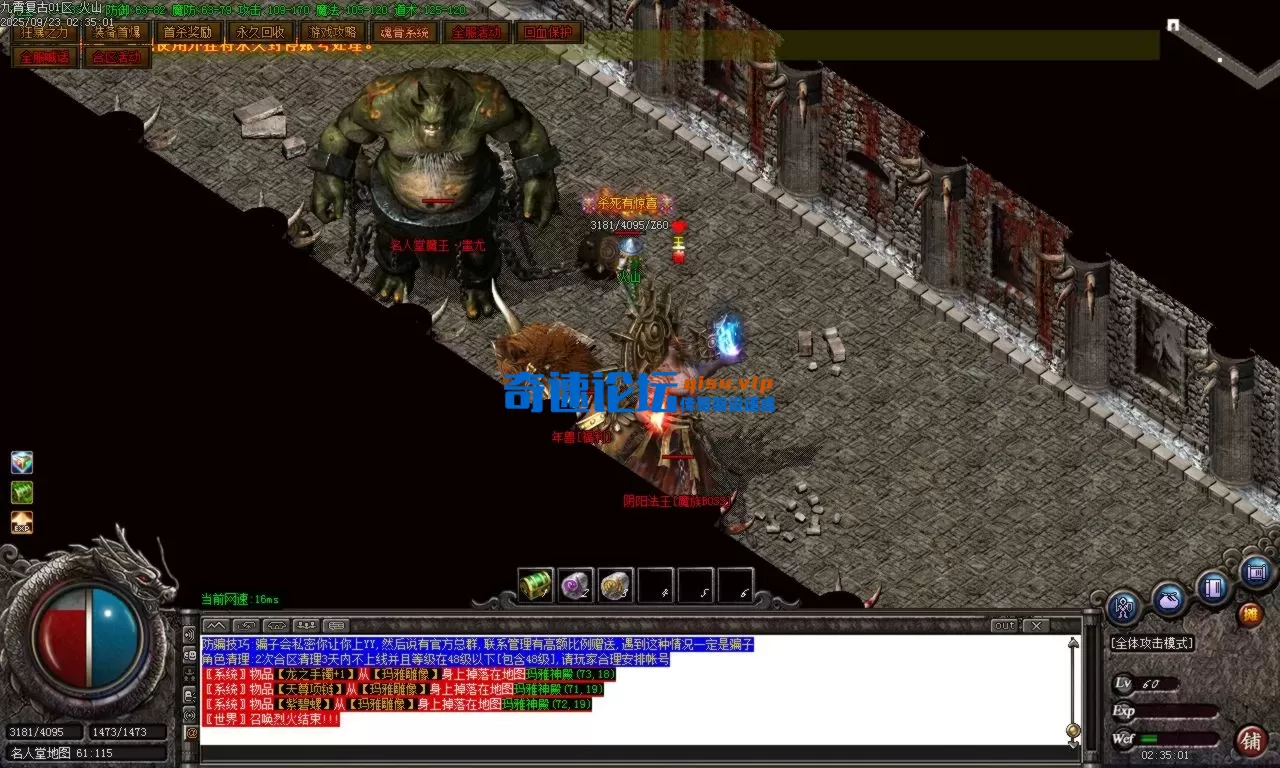The height and width of the screenshot is (768, 1280).
Task: Pop out chat with the out button
Action: coord(1005,625)
